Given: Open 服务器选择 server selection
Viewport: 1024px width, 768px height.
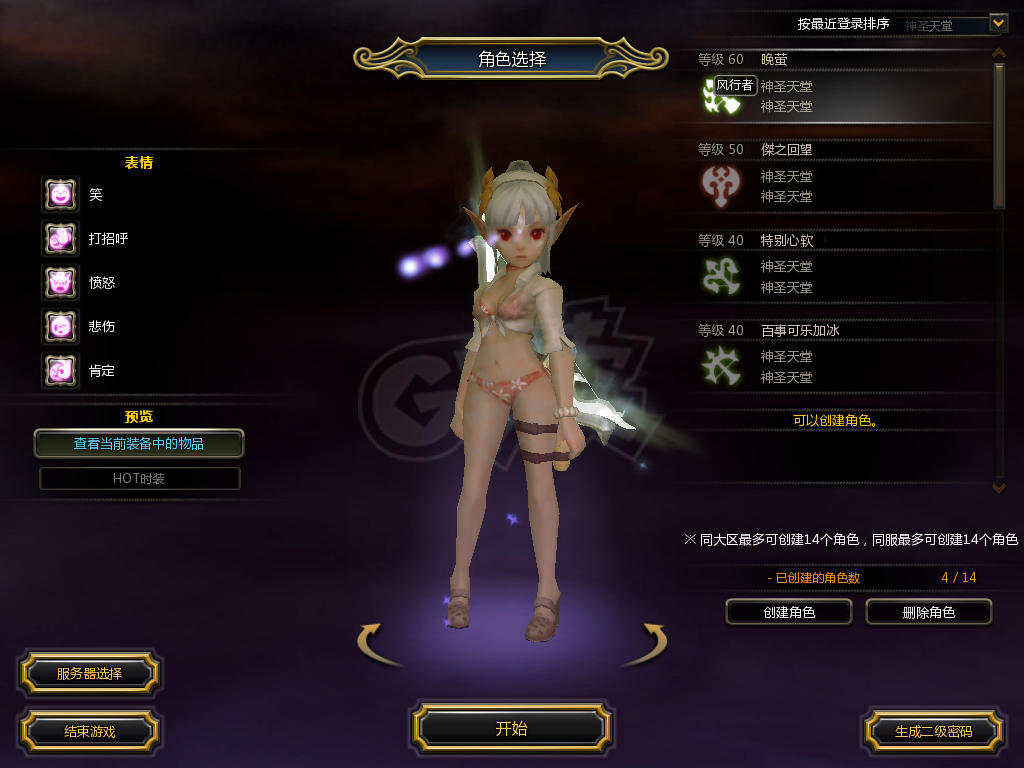Looking at the screenshot, I should [89, 673].
